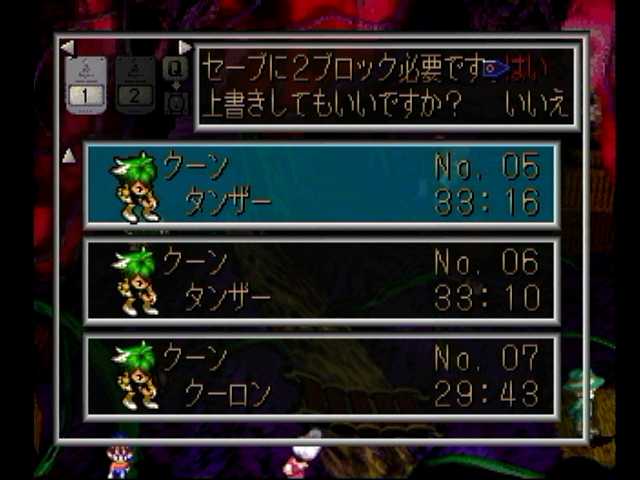Select the Q quick save icon

(x=176, y=69)
